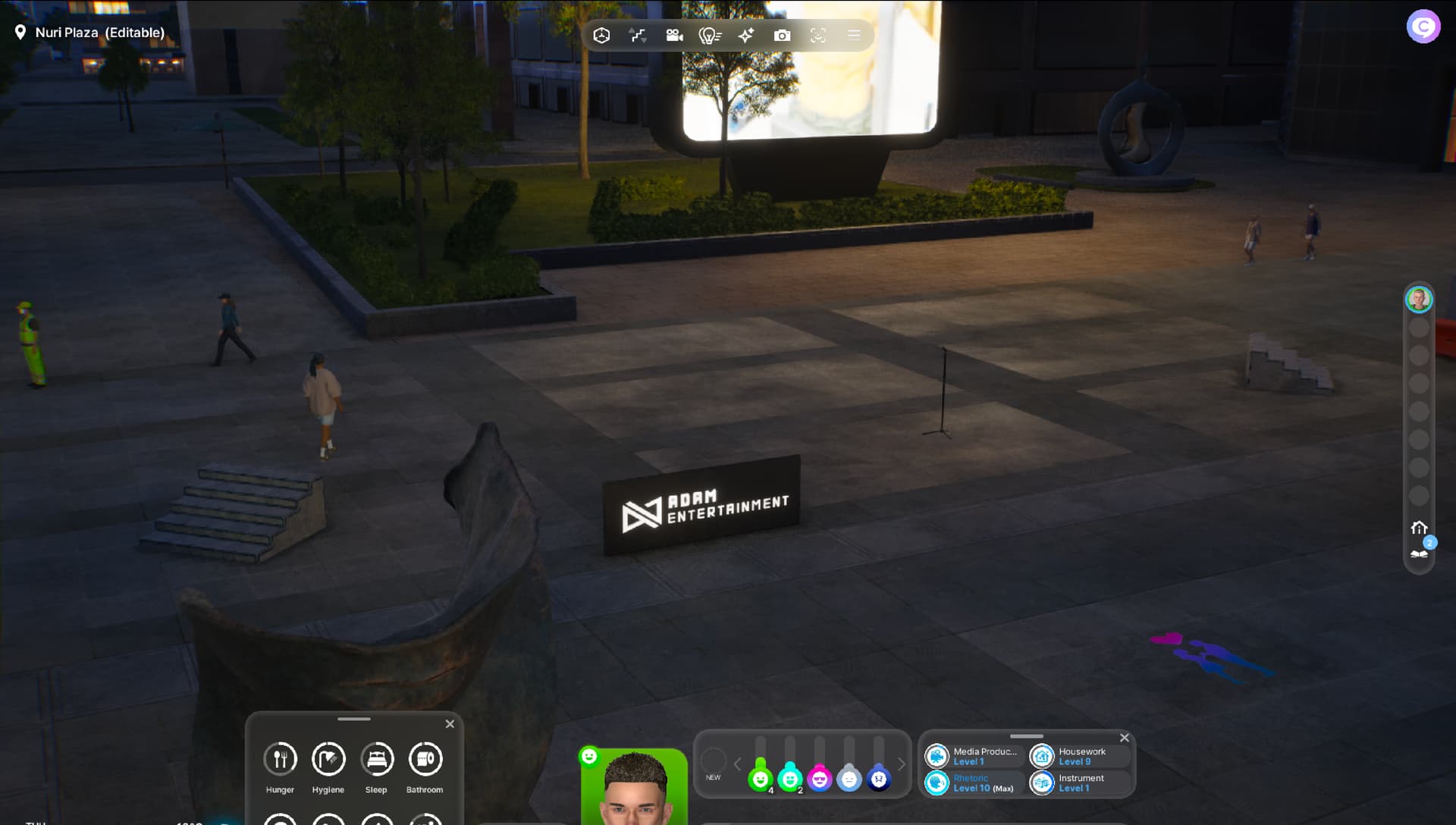This screenshot has height=825, width=1456.
Task: Select the Hunger need icon
Action: click(280, 759)
